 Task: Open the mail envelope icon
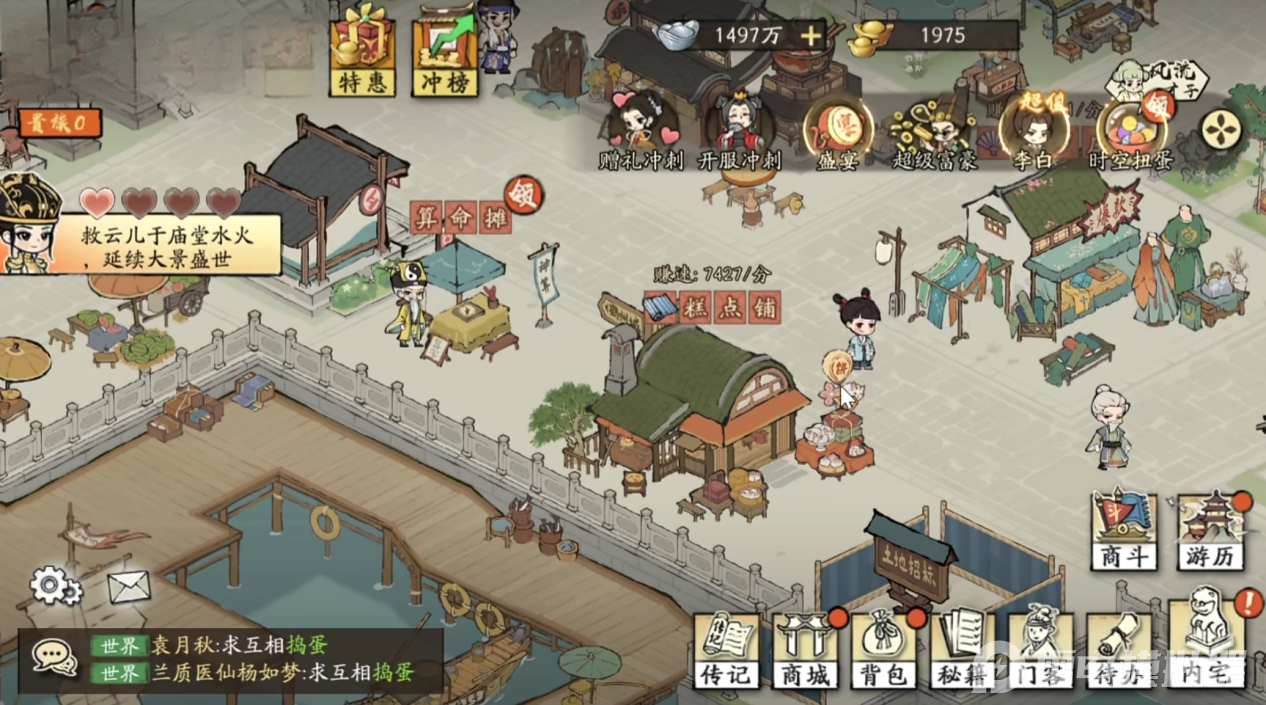129,587
